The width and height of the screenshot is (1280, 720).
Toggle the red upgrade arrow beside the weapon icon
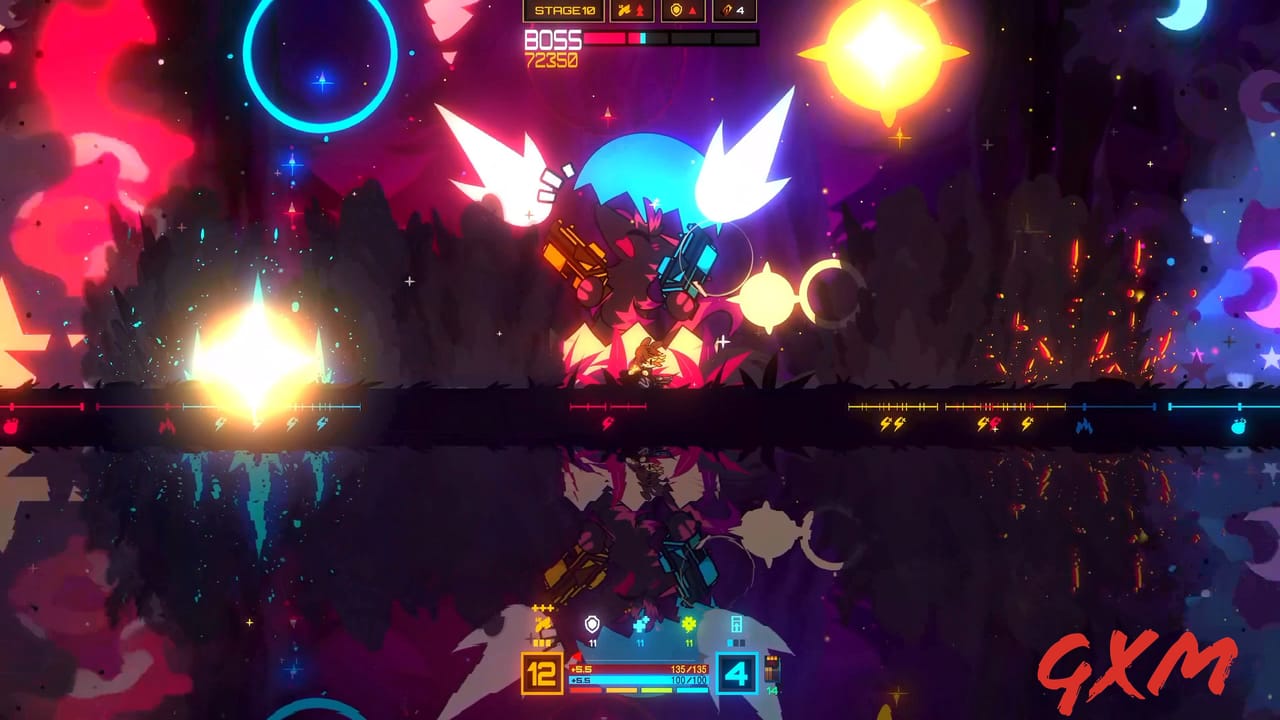click(x=640, y=11)
